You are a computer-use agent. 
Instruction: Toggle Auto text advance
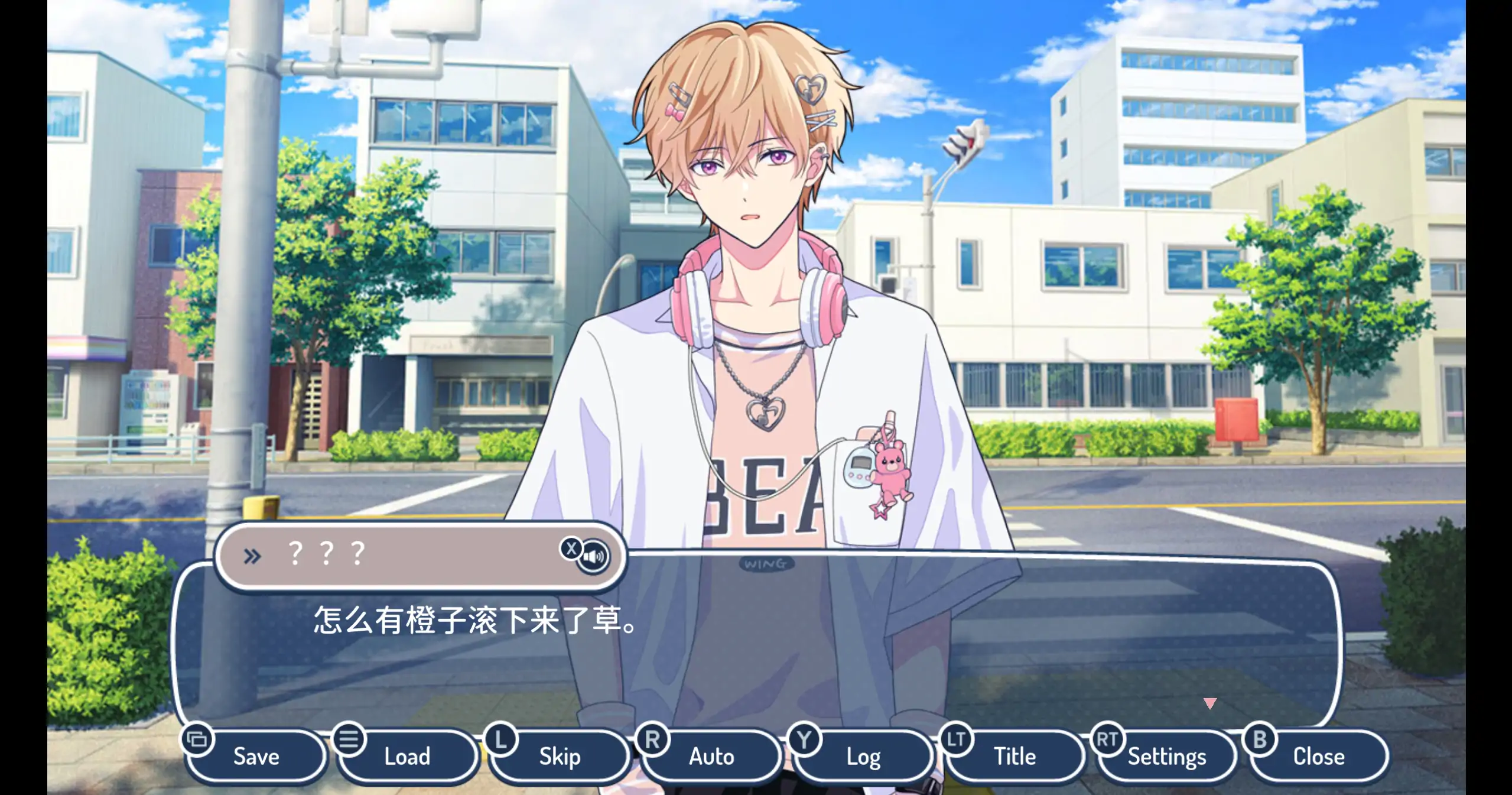711,756
